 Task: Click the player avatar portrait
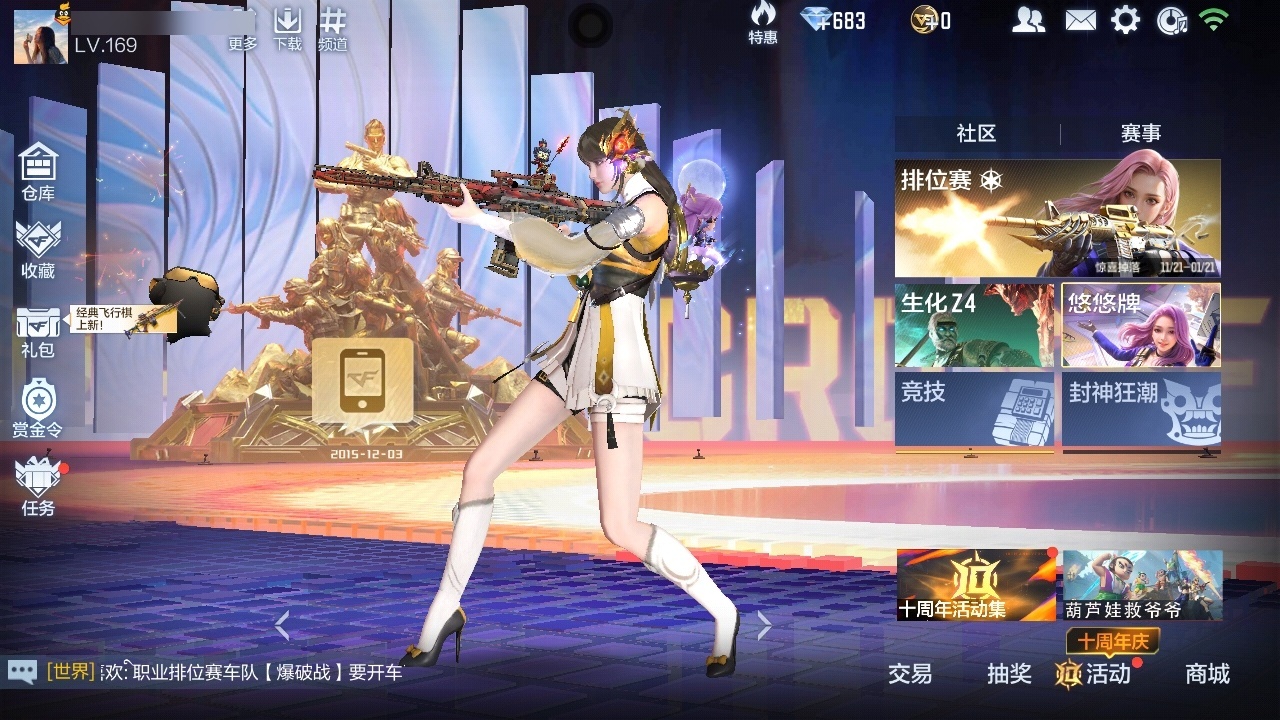click(41, 37)
